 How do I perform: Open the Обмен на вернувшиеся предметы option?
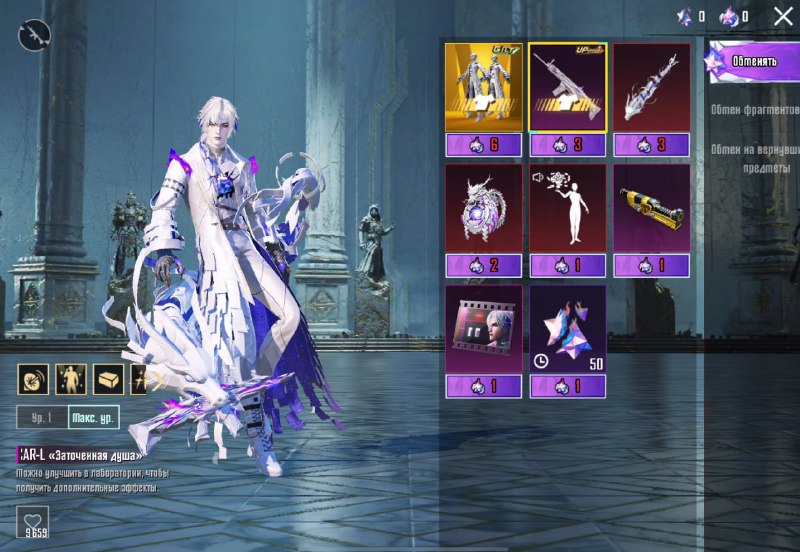755,159
